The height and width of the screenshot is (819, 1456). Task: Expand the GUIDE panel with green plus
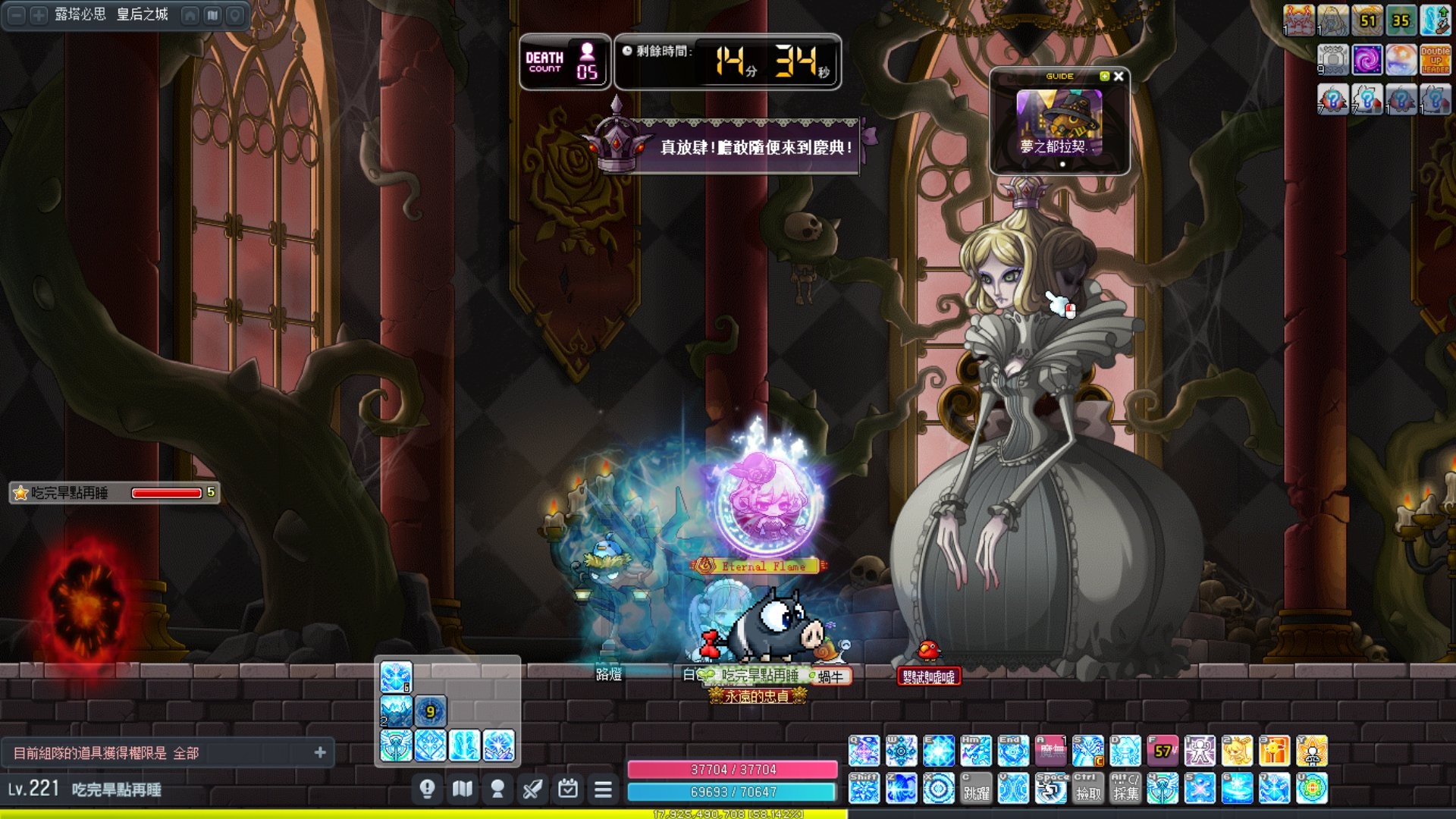[x=1104, y=77]
